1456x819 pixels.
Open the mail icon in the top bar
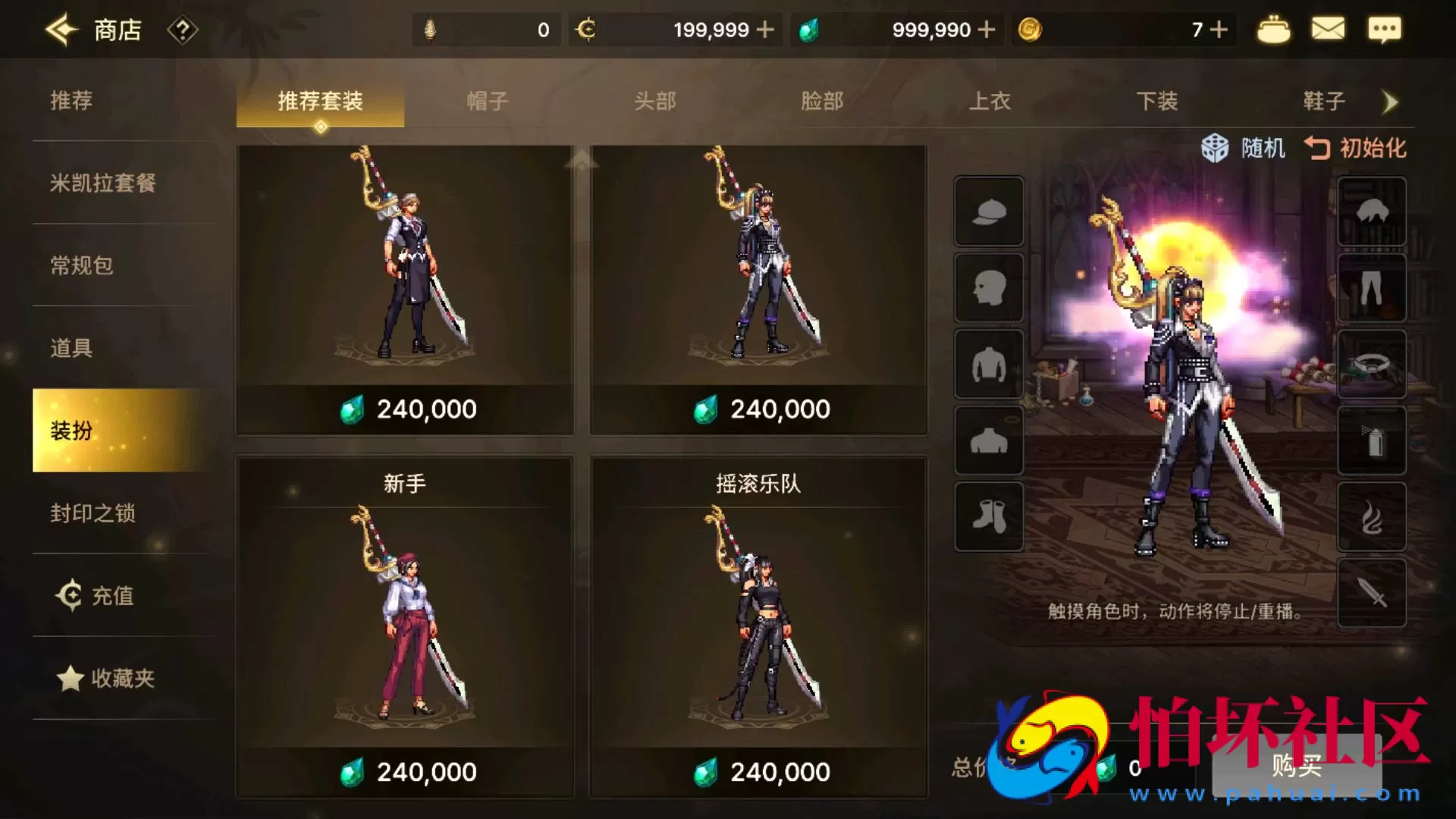[1329, 29]
